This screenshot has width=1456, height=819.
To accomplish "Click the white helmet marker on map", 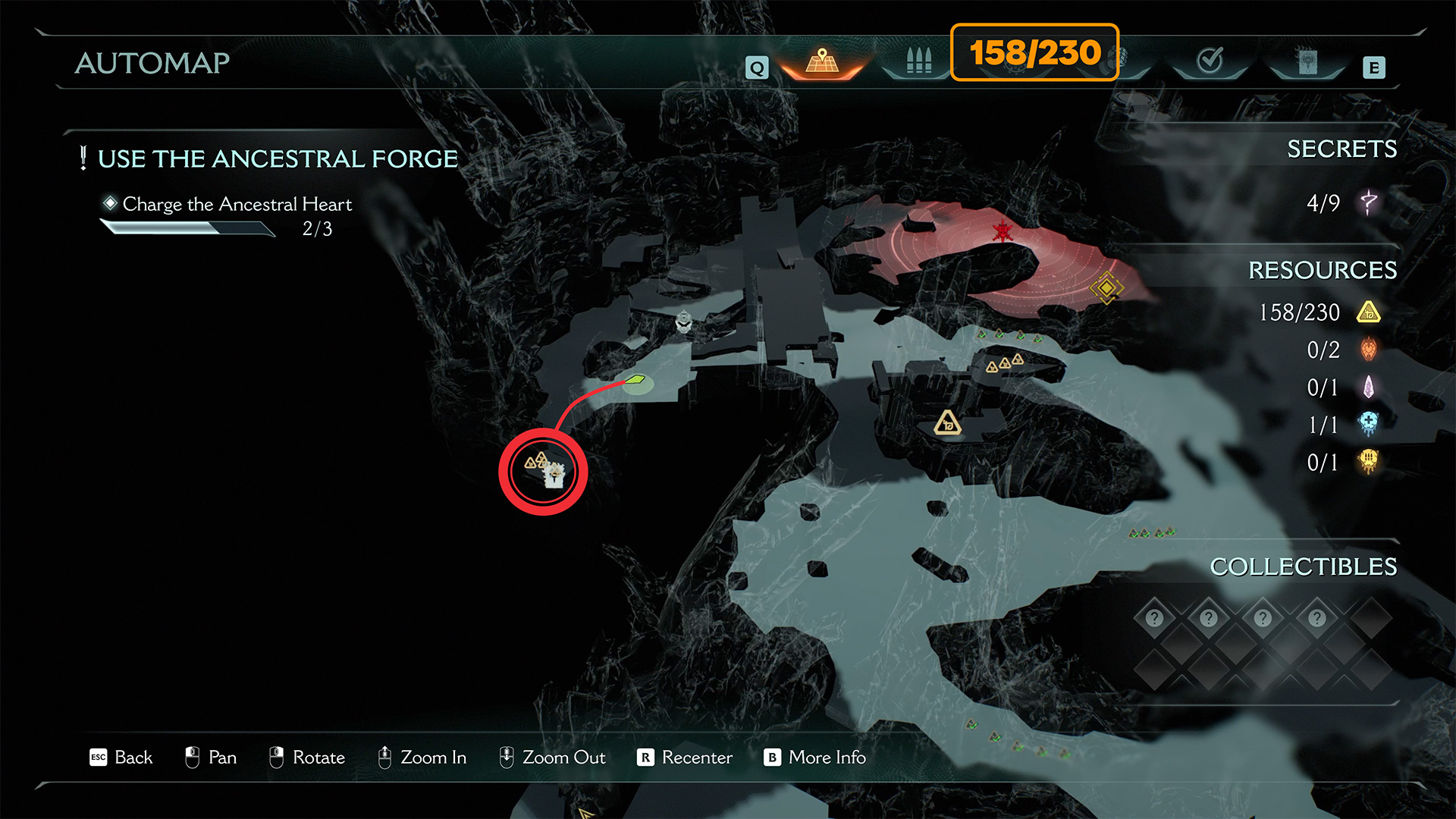I will [683, 322].
